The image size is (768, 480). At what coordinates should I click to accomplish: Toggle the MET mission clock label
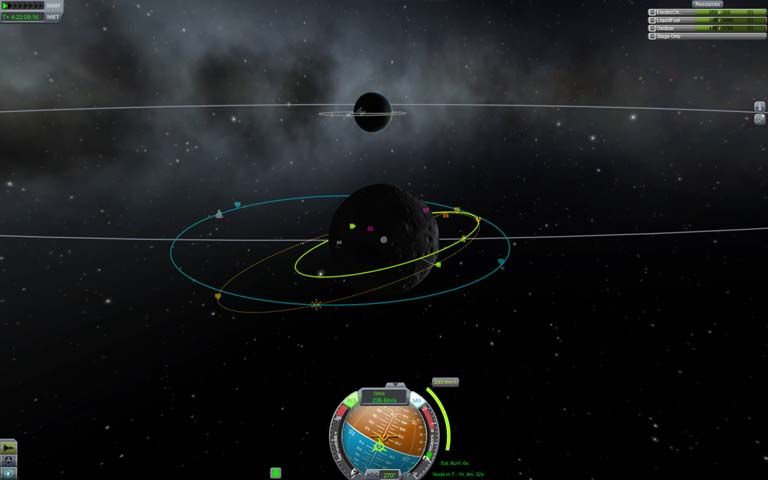pos(53,17)
